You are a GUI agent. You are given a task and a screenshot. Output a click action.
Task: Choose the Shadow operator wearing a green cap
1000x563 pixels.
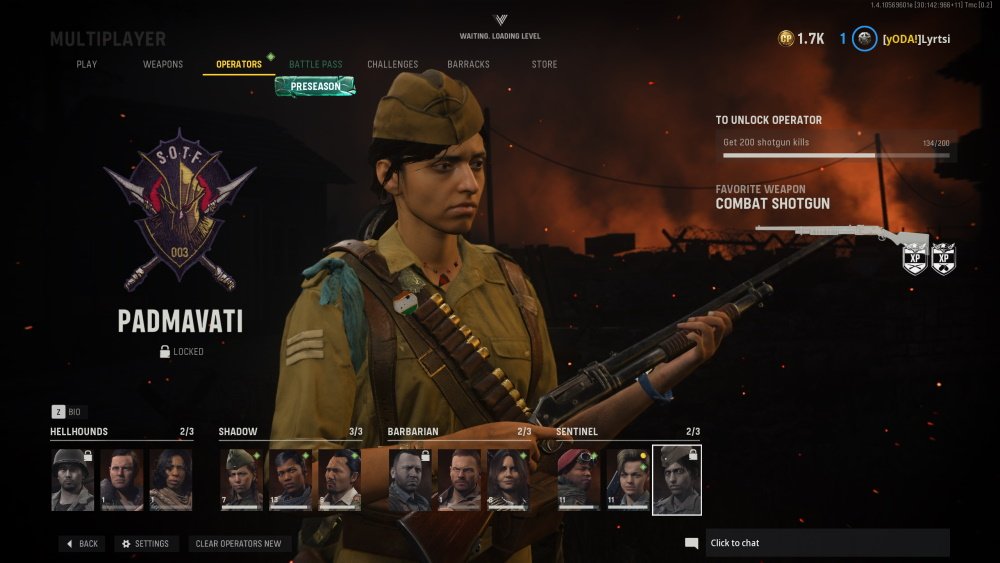[241, 480]
